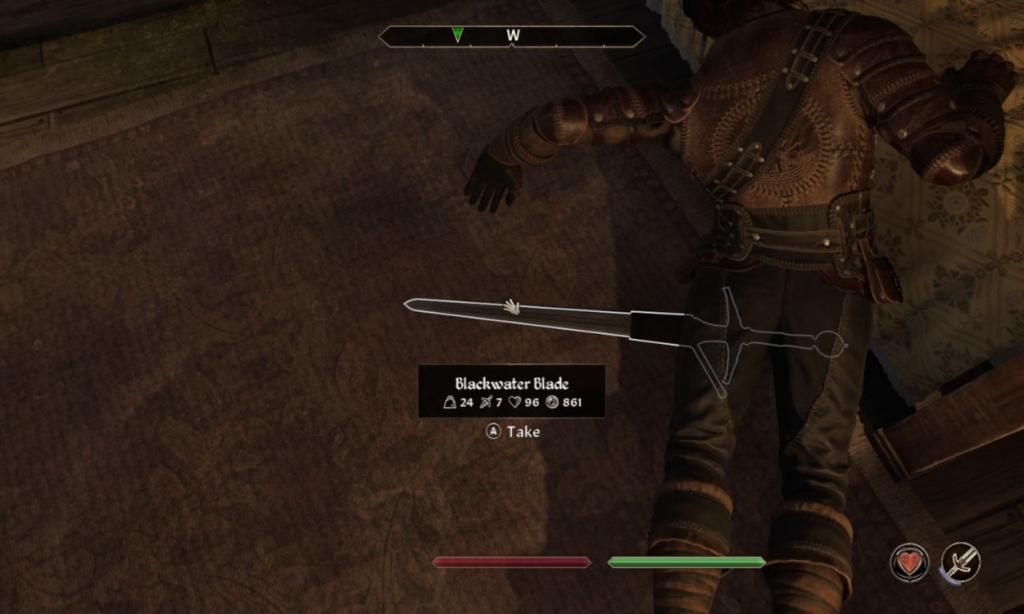Take the Blackwater Blade via the Take label
The image size is (1024, 614).
[x=522, y=432]
